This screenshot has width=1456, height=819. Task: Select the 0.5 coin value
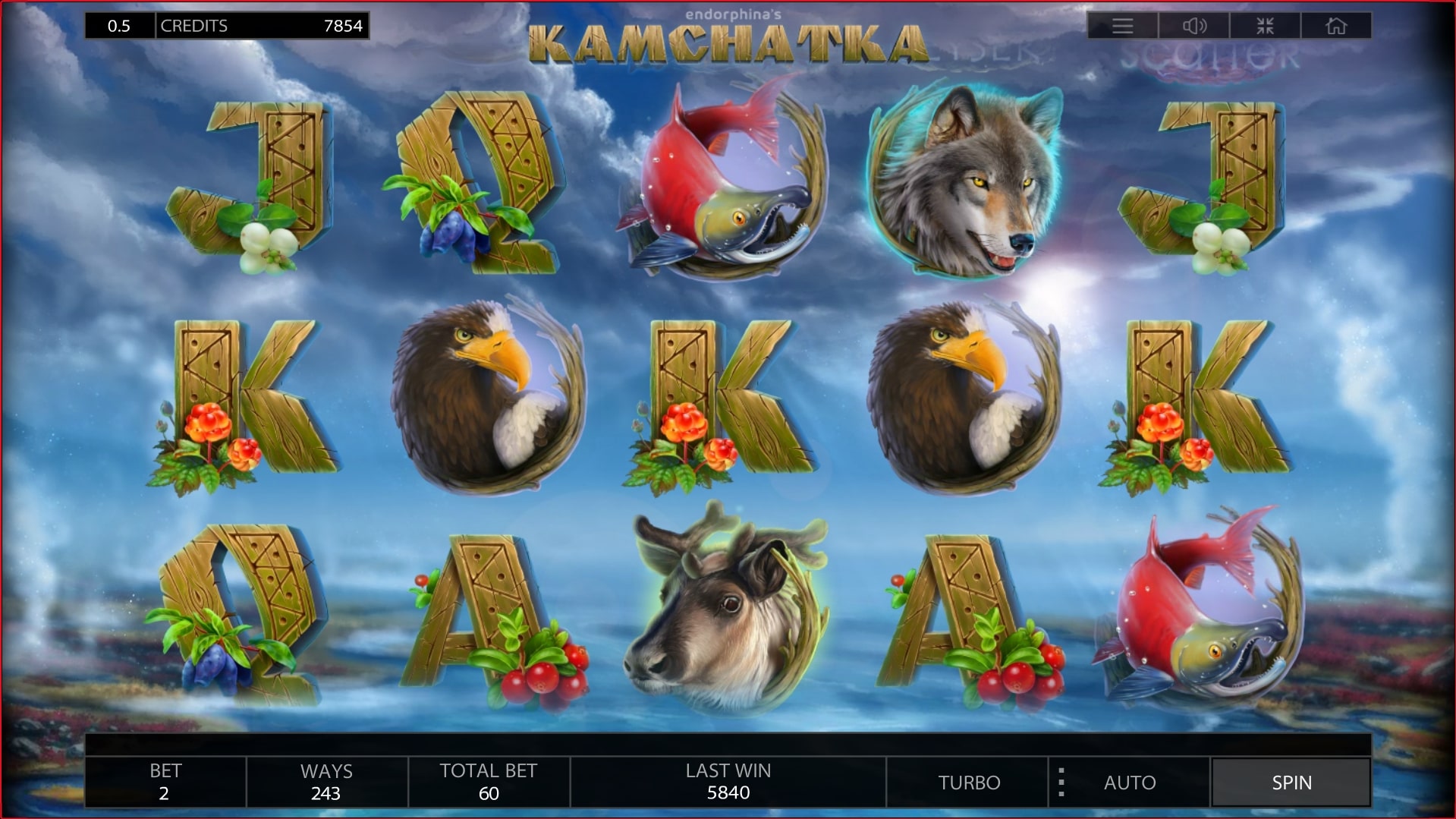[x=121, y=25]
